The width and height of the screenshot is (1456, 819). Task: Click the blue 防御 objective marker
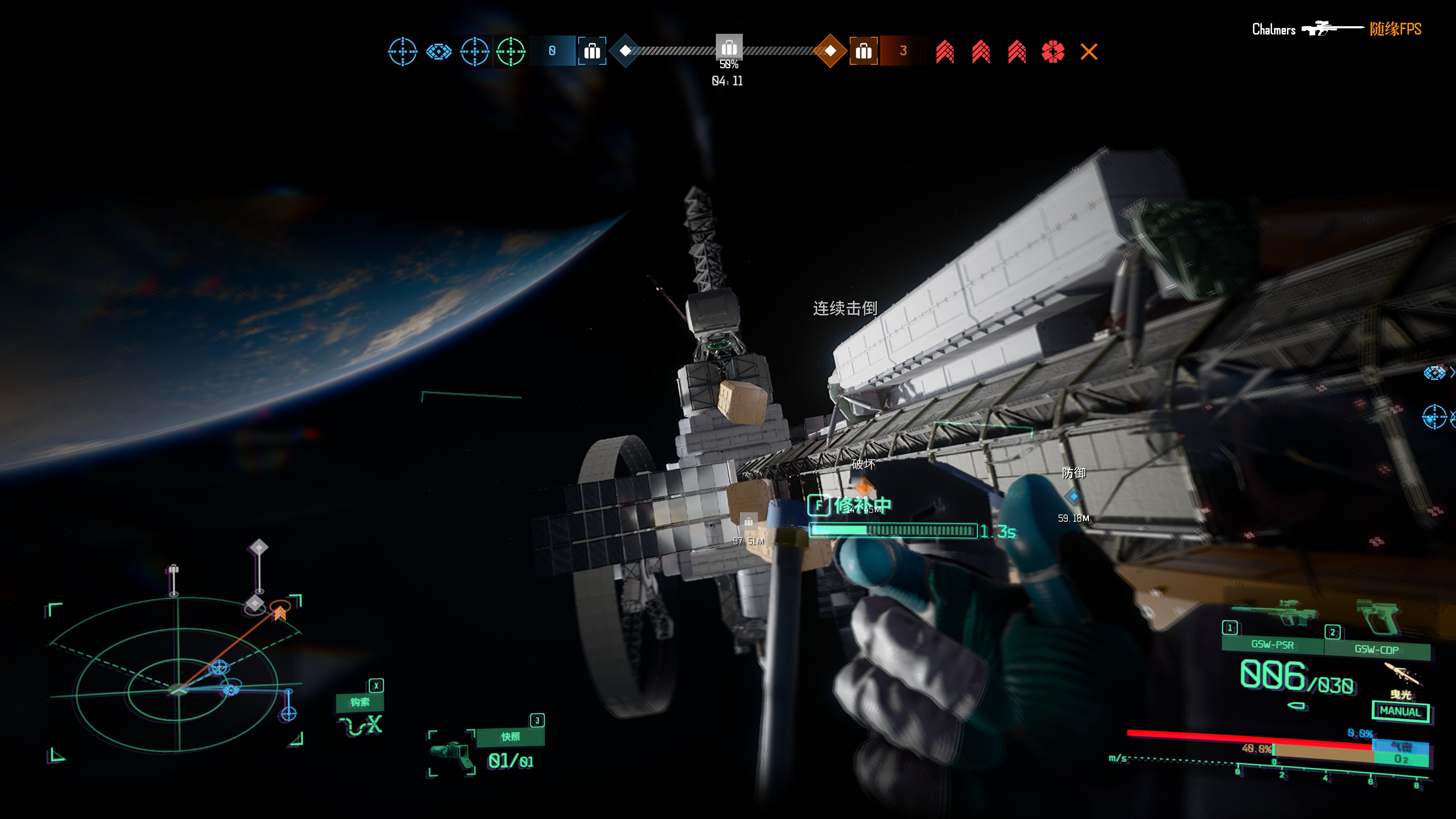[1073, 496]
